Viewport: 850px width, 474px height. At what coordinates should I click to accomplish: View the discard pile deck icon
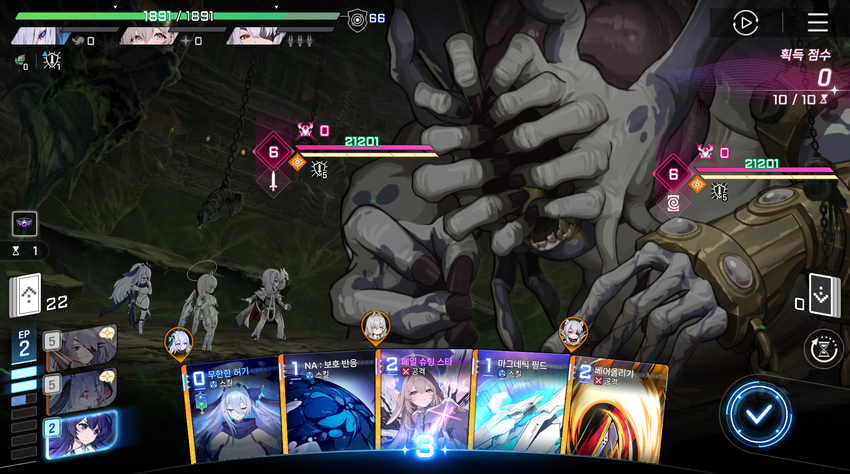click(821, 294)
